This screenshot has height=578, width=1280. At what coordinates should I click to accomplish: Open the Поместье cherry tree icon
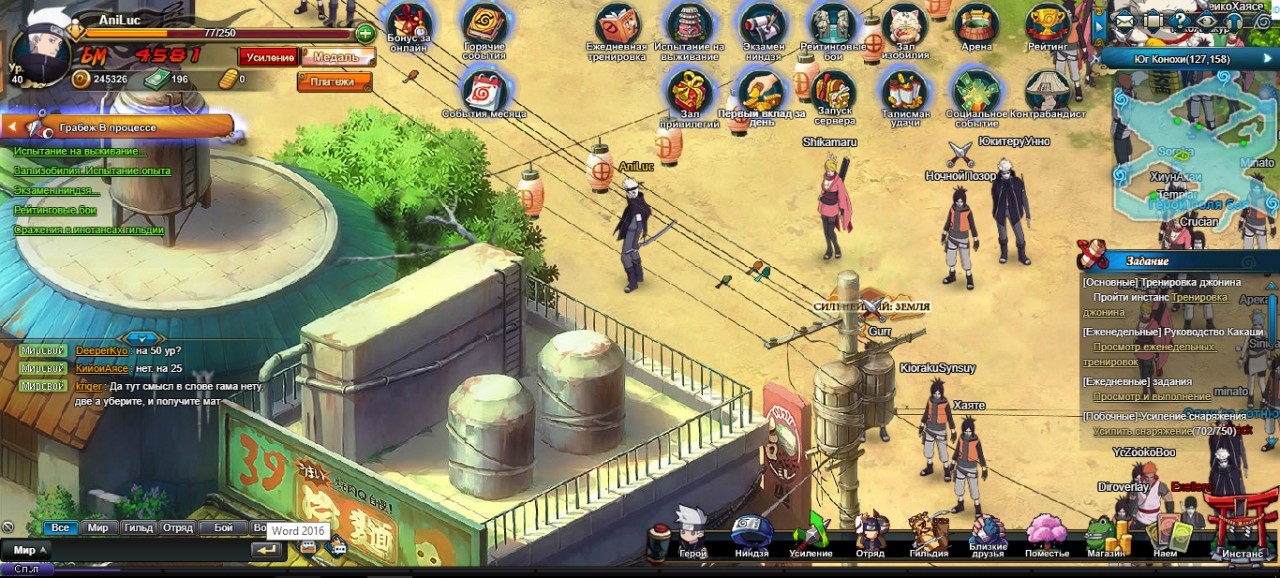(x=1047, y=533)
